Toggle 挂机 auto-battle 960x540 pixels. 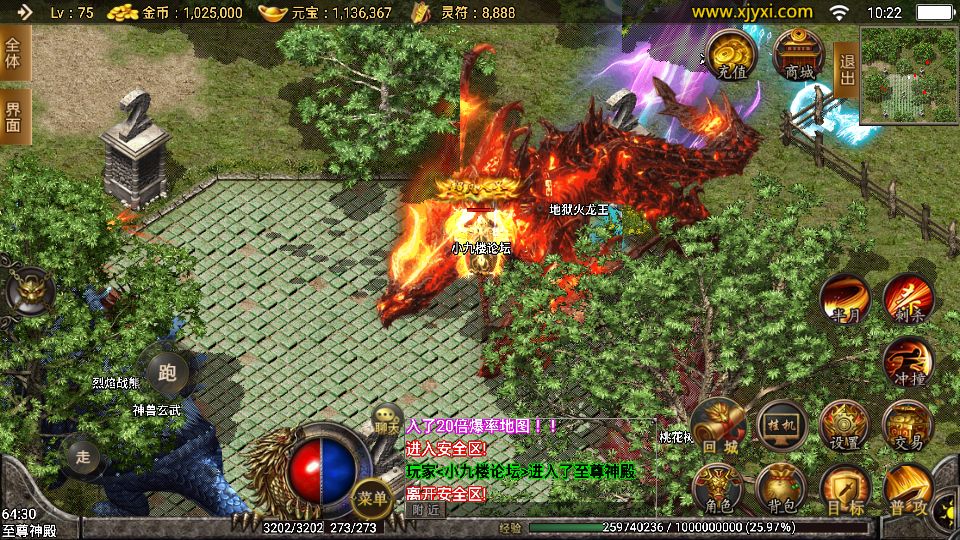coord(781,427)
